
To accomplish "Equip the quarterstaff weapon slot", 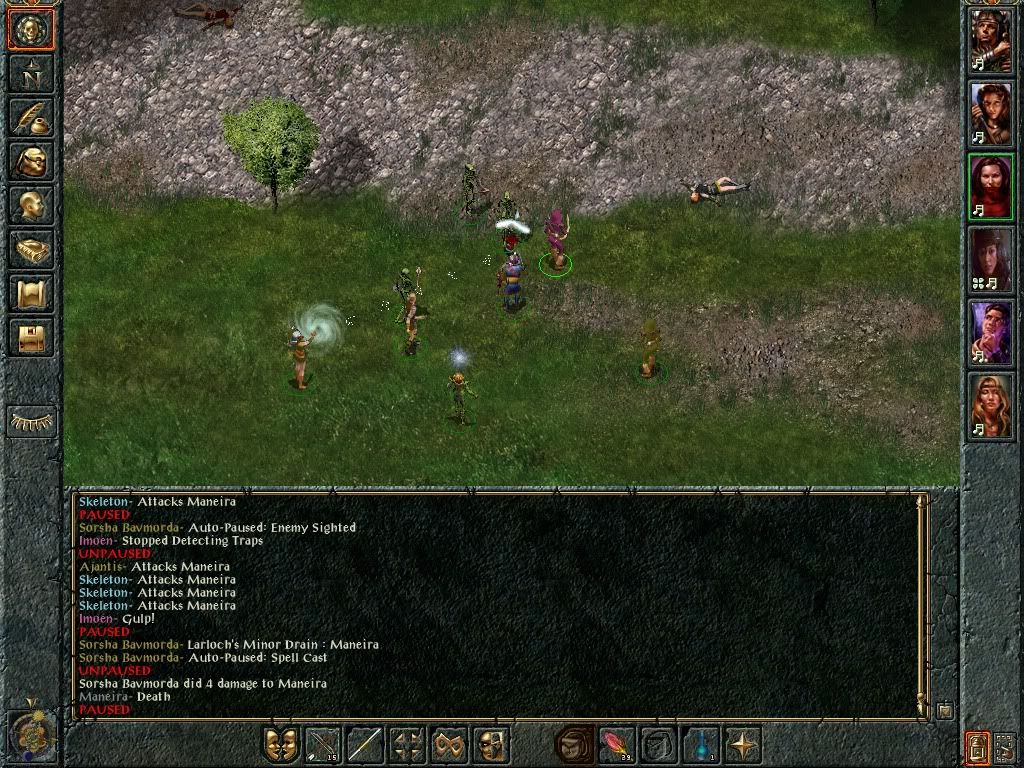I will click(365, 745).
